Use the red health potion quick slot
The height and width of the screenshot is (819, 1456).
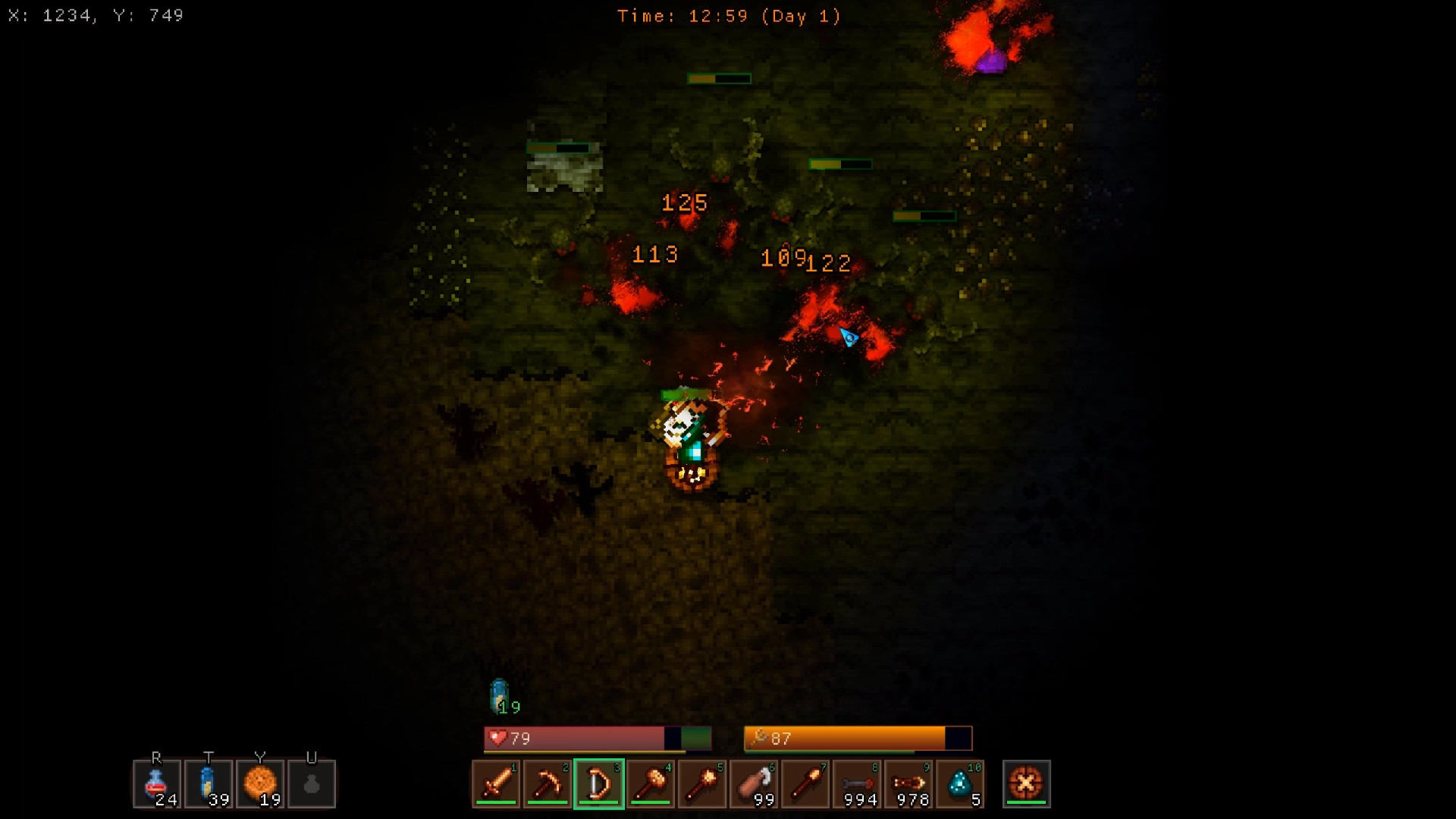(157, 783)
